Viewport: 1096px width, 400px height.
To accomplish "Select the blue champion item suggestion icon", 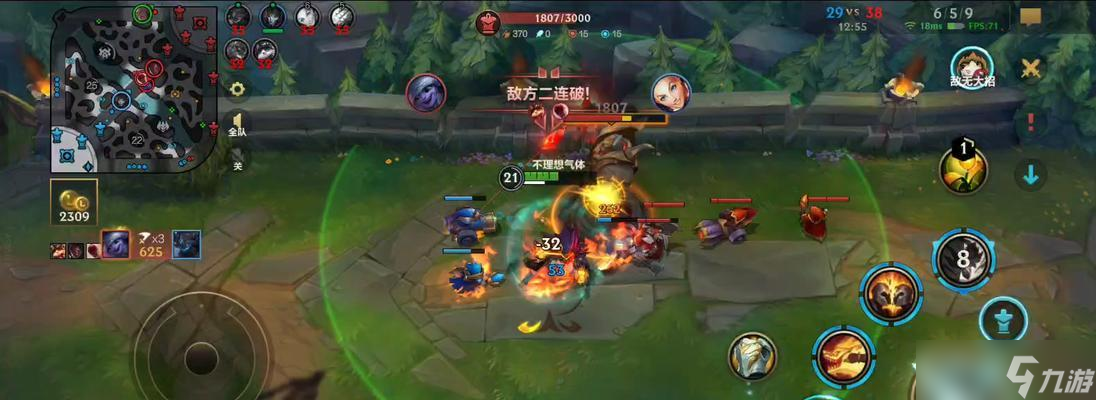I will 186,243.
